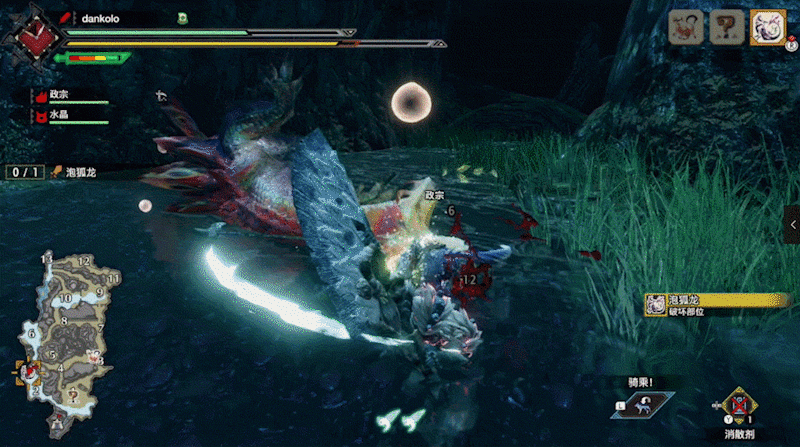Image resolution: width=800 pixels, height=447 pixels.
Task: Select the highlighted Mizutsune monster icon
Action: 767,27
